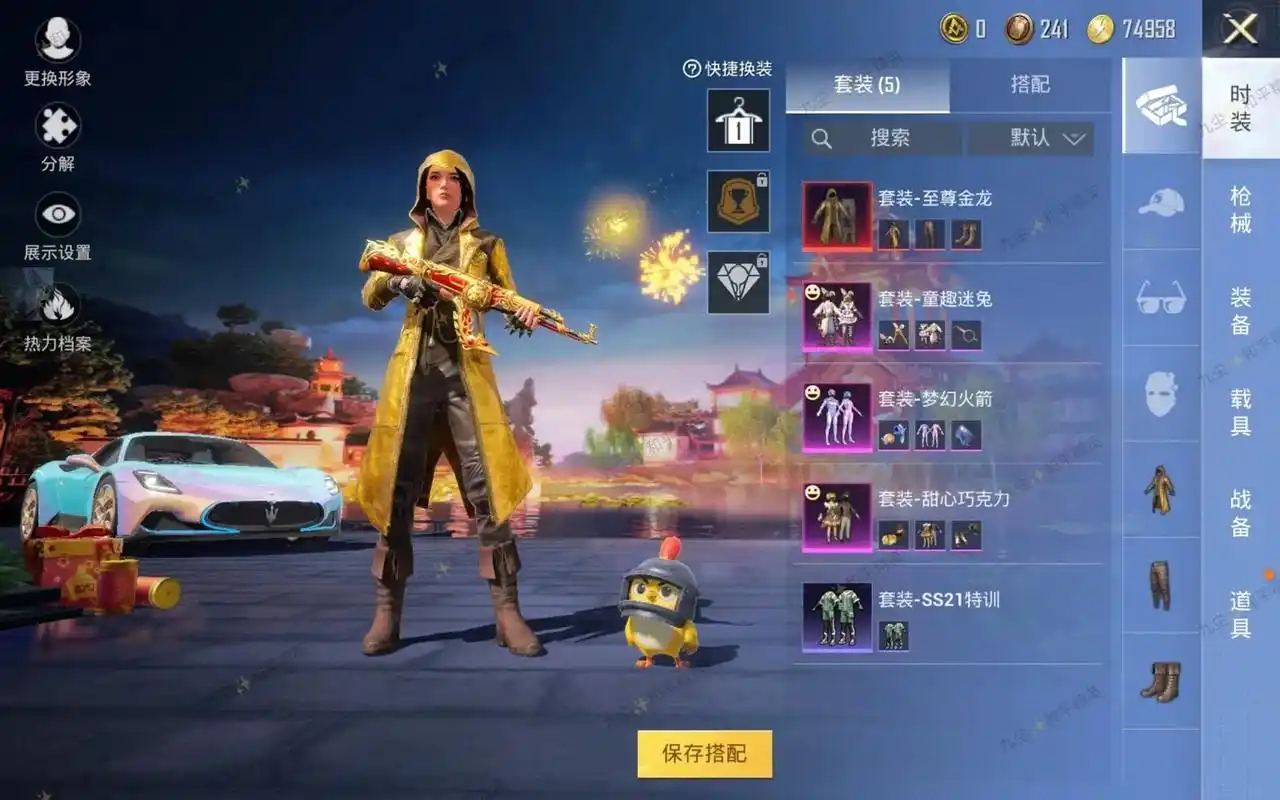Save the outfit with 保存搭配

[x=704, y=754]
